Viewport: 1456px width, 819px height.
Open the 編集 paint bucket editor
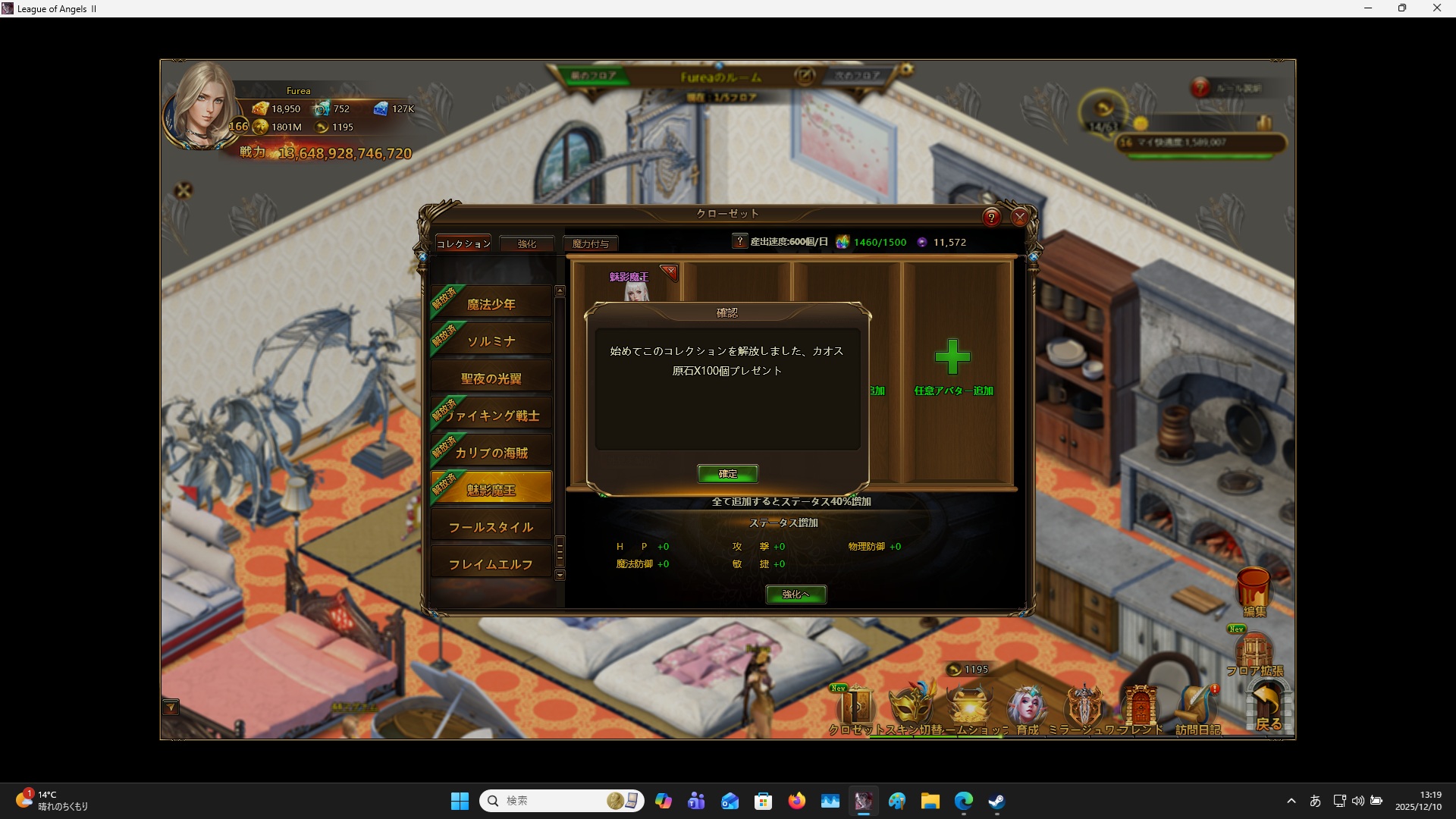point(1254,590)
